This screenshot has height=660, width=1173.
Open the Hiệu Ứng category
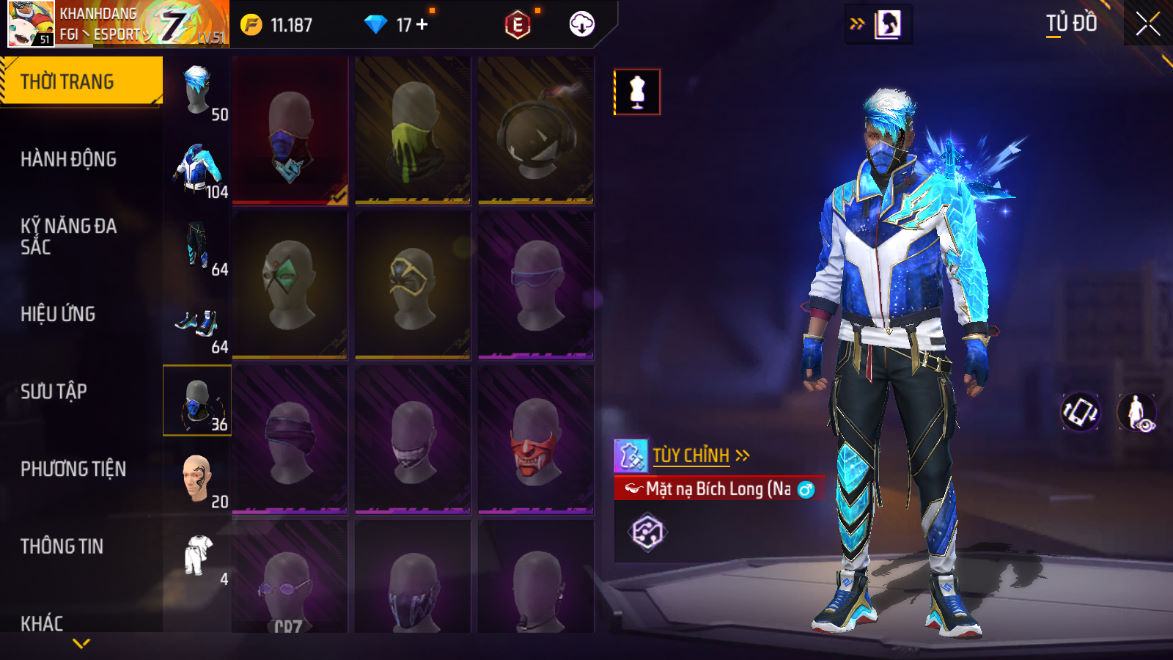58,314
